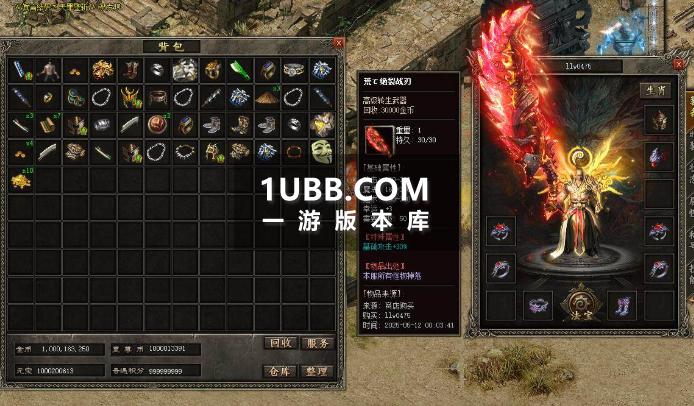Select the silver ore chunk item
Screen dimensions: 694x406
184,70
